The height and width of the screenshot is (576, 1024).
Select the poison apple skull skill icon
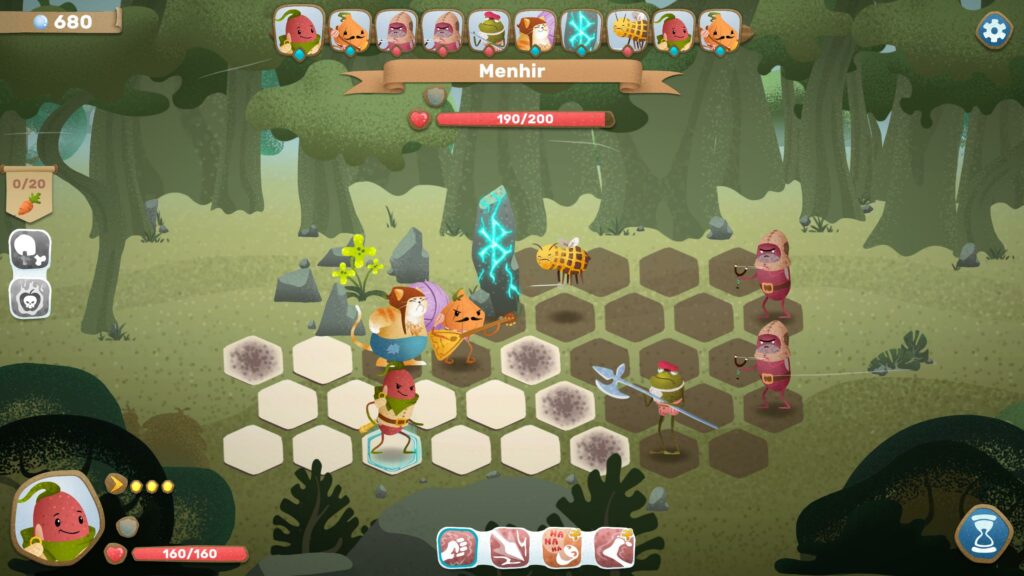pyautogui.click(x=30, y=297)
